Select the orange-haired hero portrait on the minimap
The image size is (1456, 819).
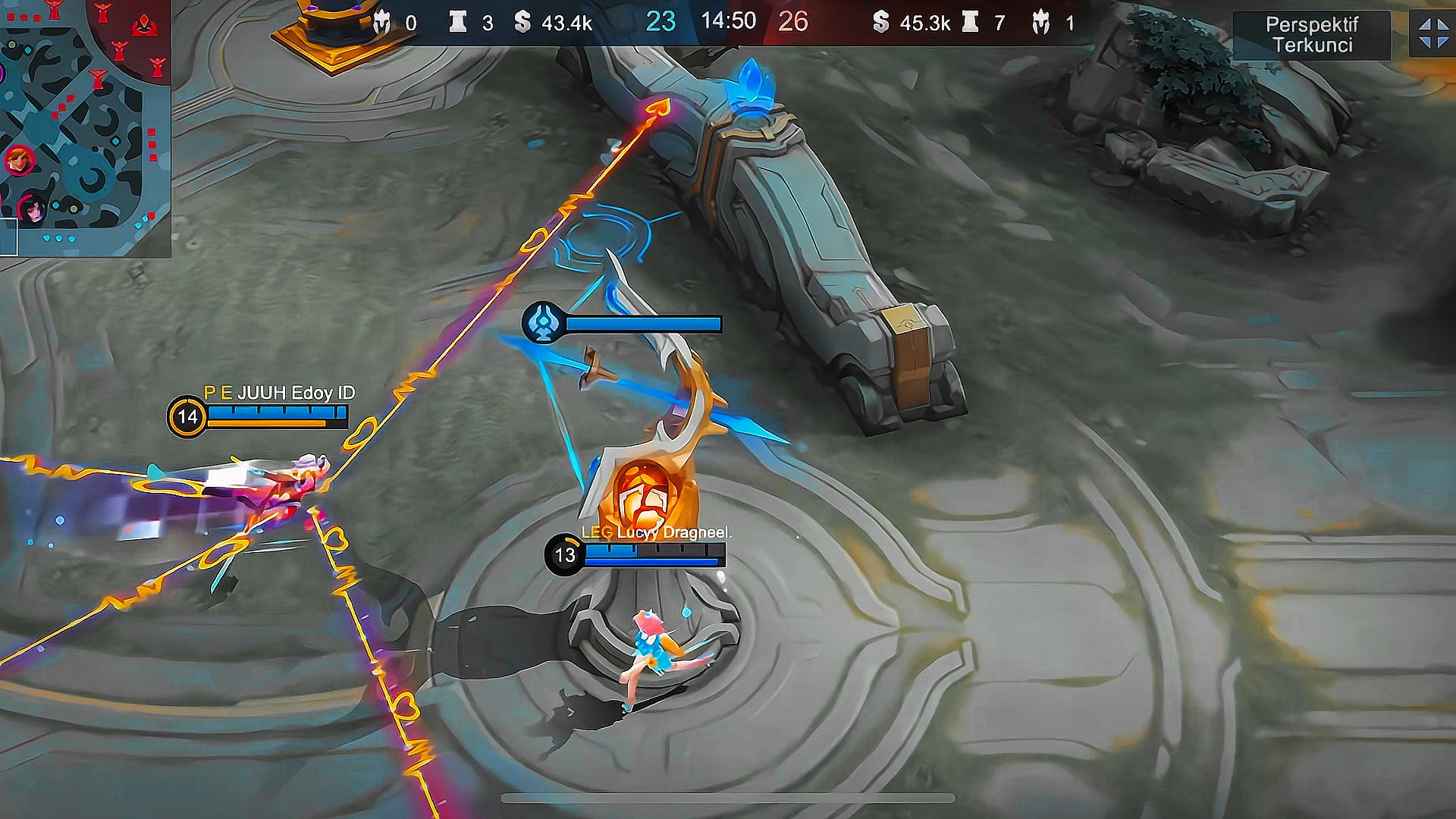tap(18, 161)
